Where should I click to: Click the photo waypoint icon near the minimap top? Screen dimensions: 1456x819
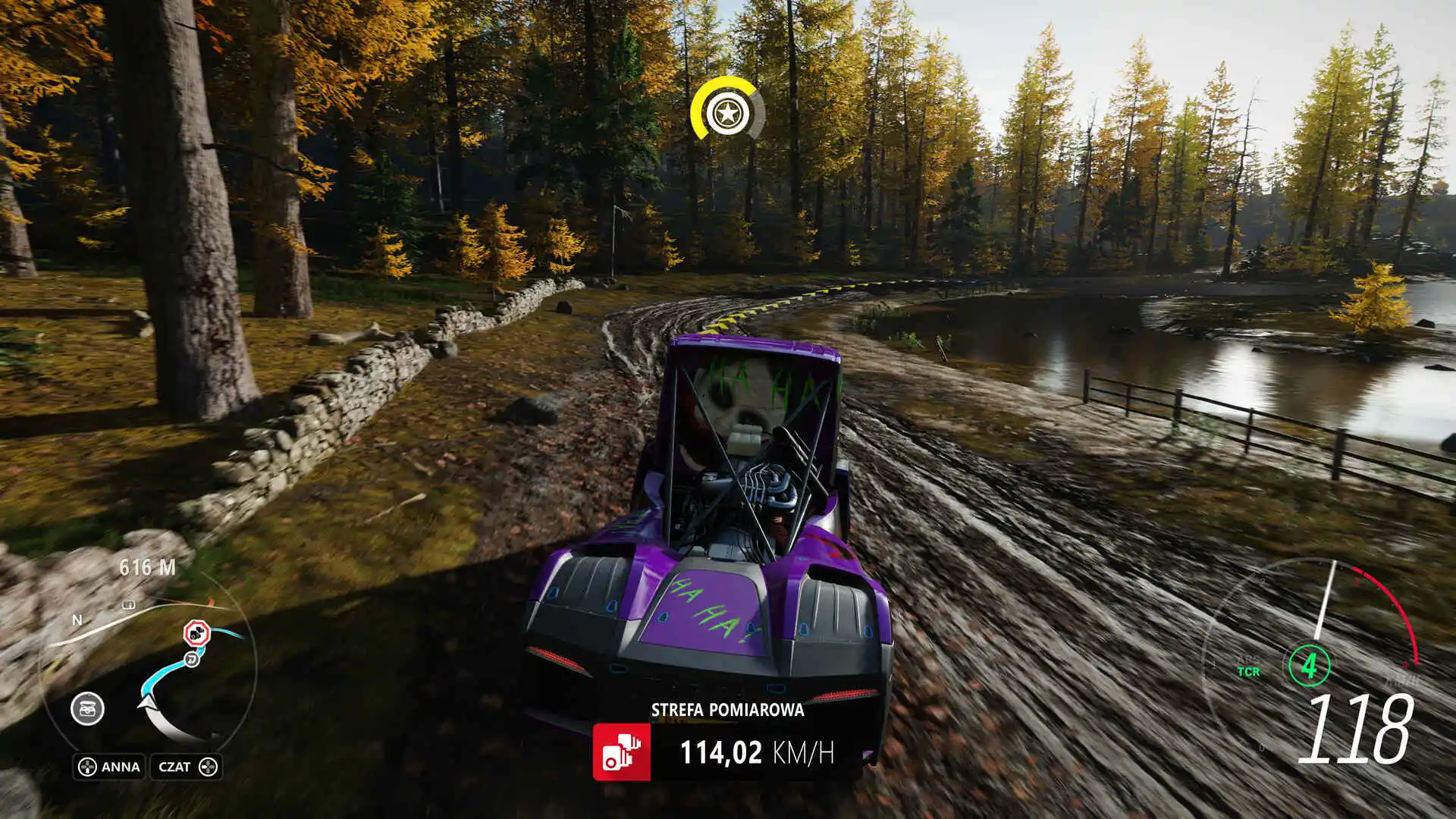(128, 605)
